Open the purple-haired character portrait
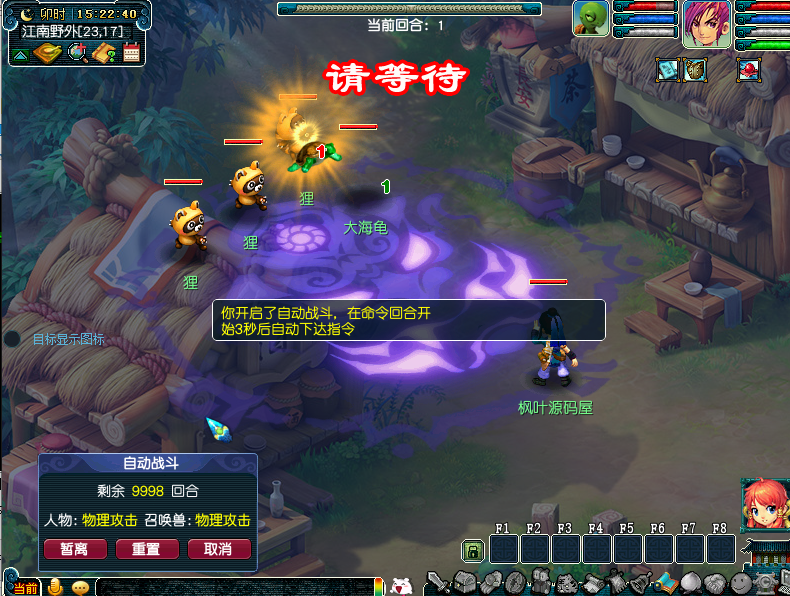The width and height of the screenshot is (790, 596). coord(707,23)
